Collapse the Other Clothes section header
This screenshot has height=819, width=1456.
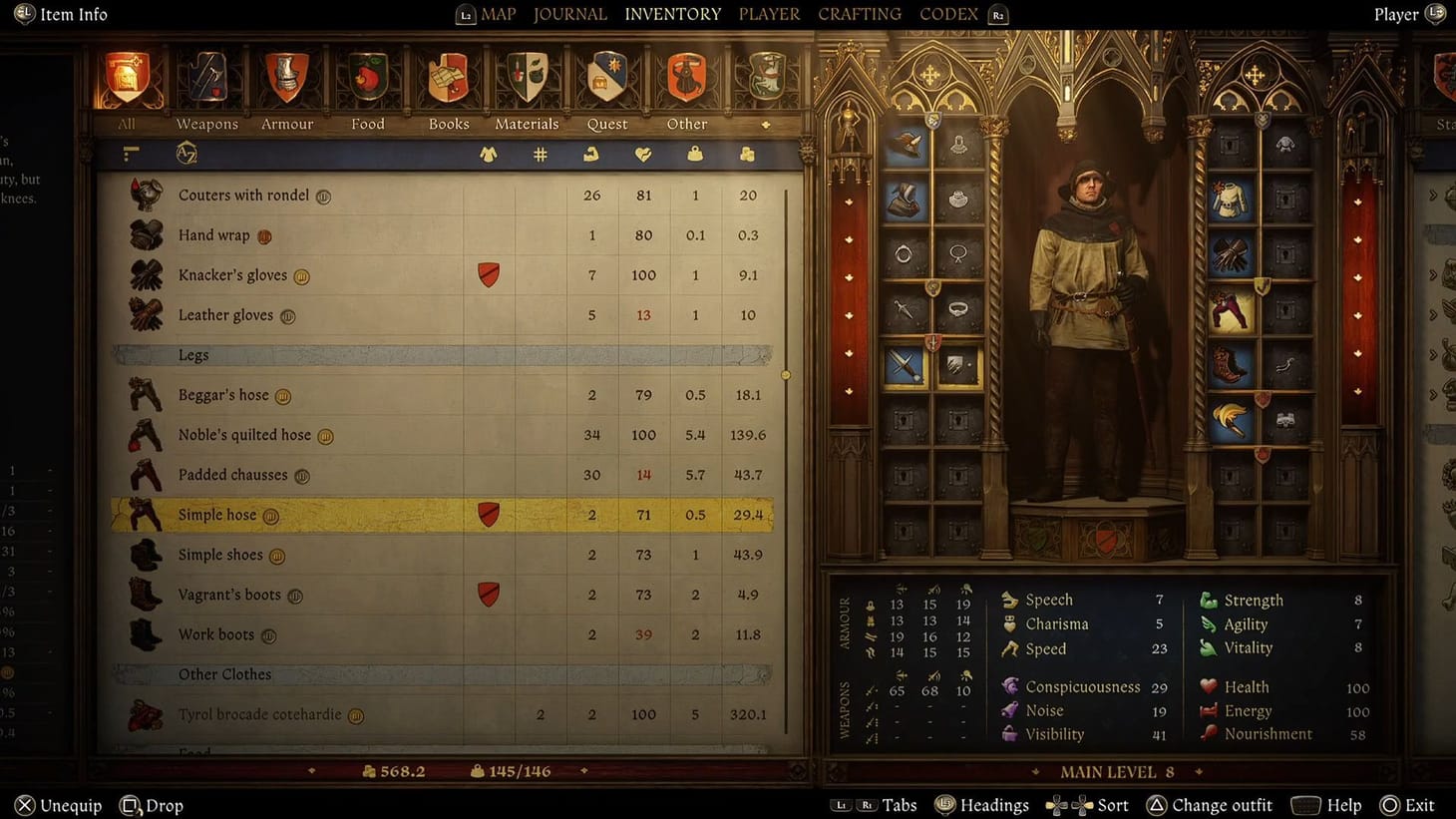click(x=225, y=674)
